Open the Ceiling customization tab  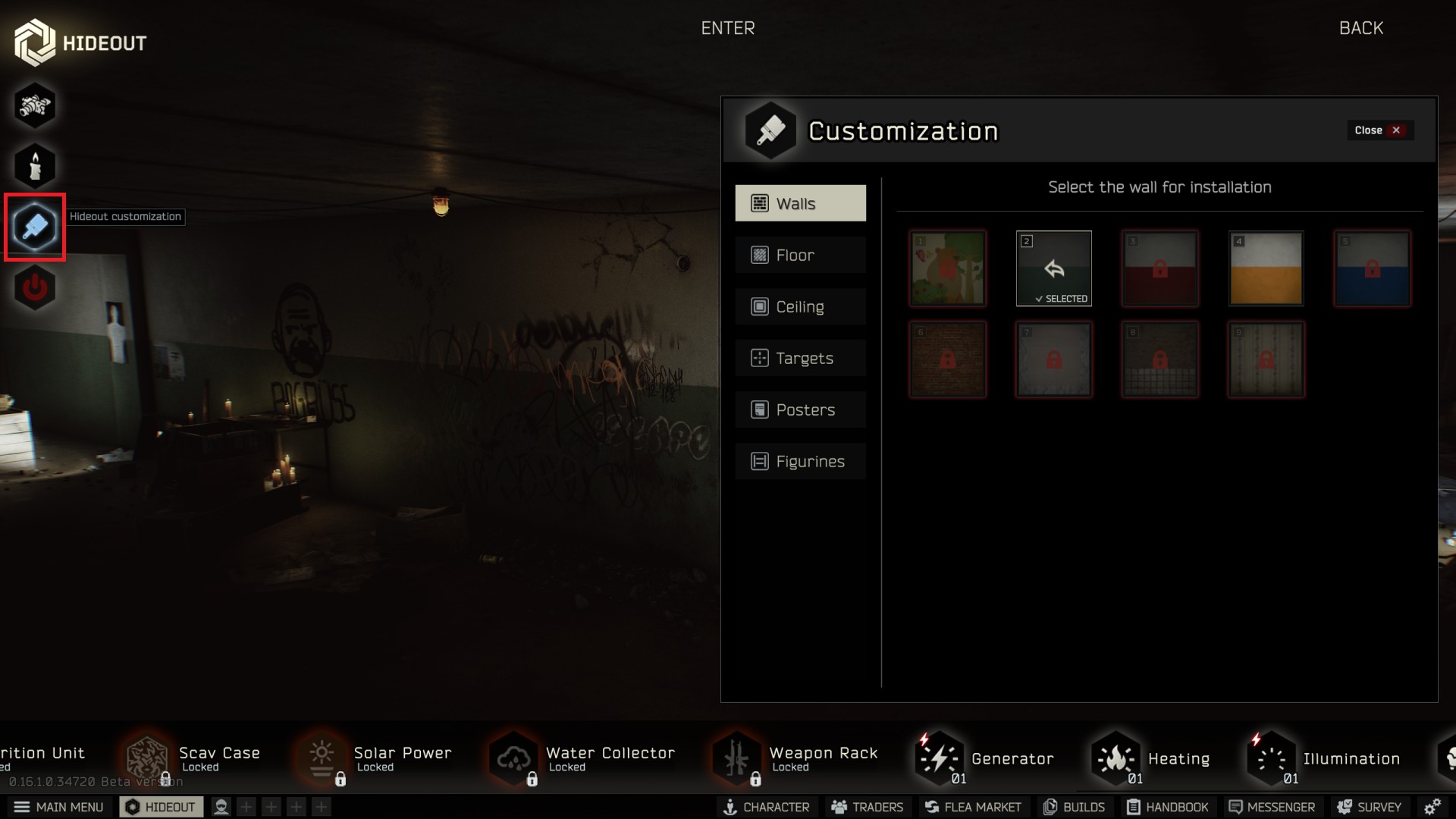tap(800, 306)
